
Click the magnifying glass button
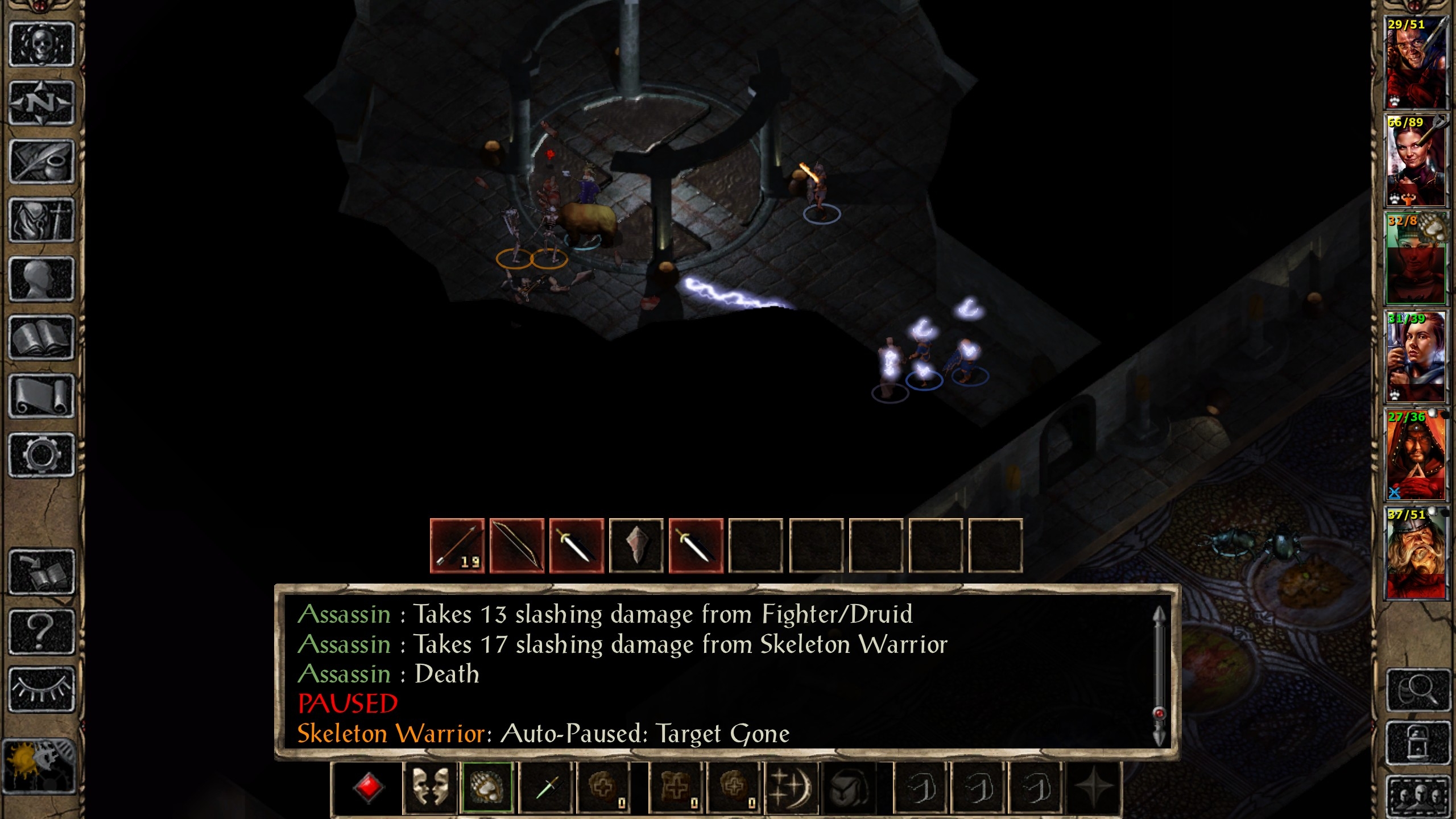click(1417, 689)
